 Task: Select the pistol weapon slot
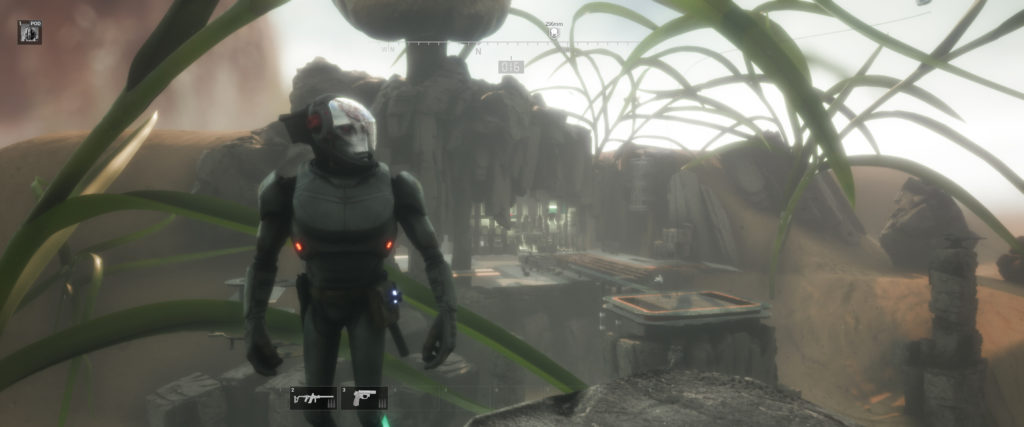click(x=364, y=398)
